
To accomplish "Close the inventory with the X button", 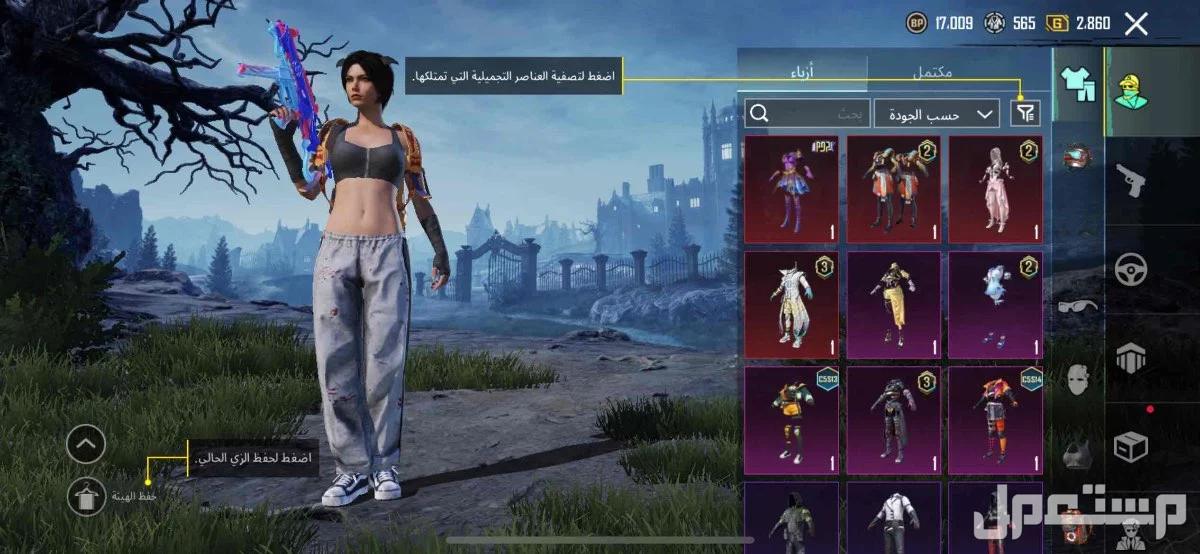I will (1136, 25).
